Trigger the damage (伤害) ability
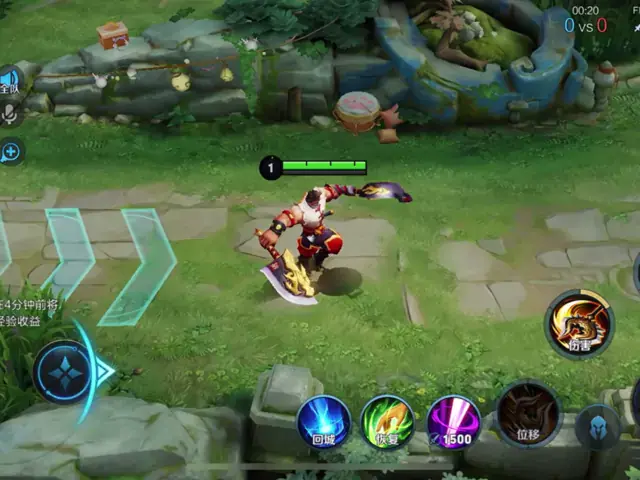 579,323
